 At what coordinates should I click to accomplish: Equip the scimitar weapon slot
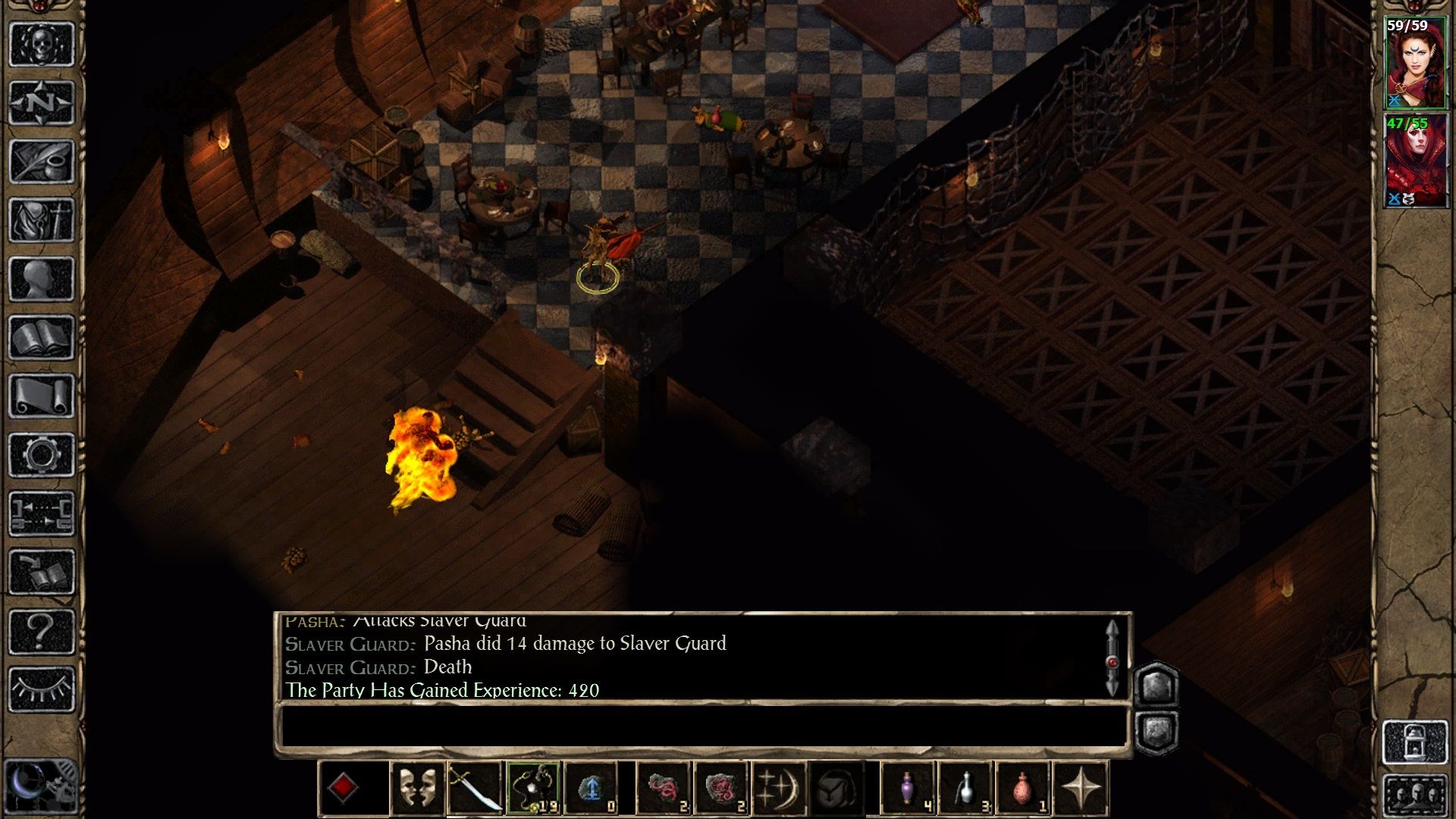coord(475,788)
